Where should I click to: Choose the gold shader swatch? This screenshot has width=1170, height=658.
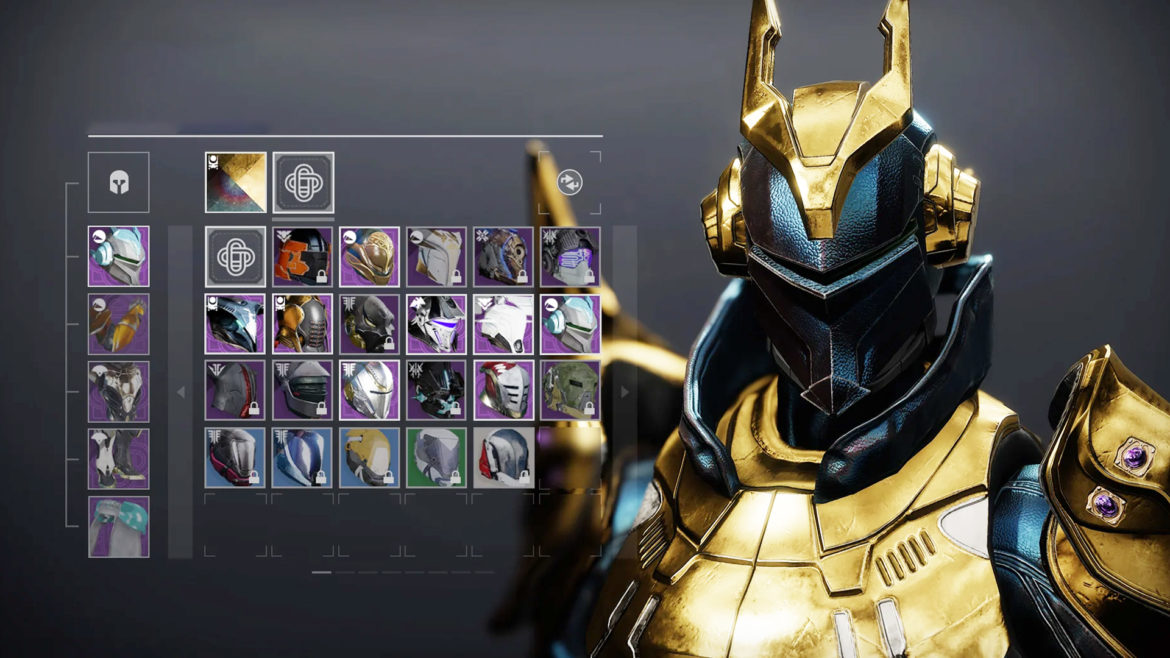(236, 182)
